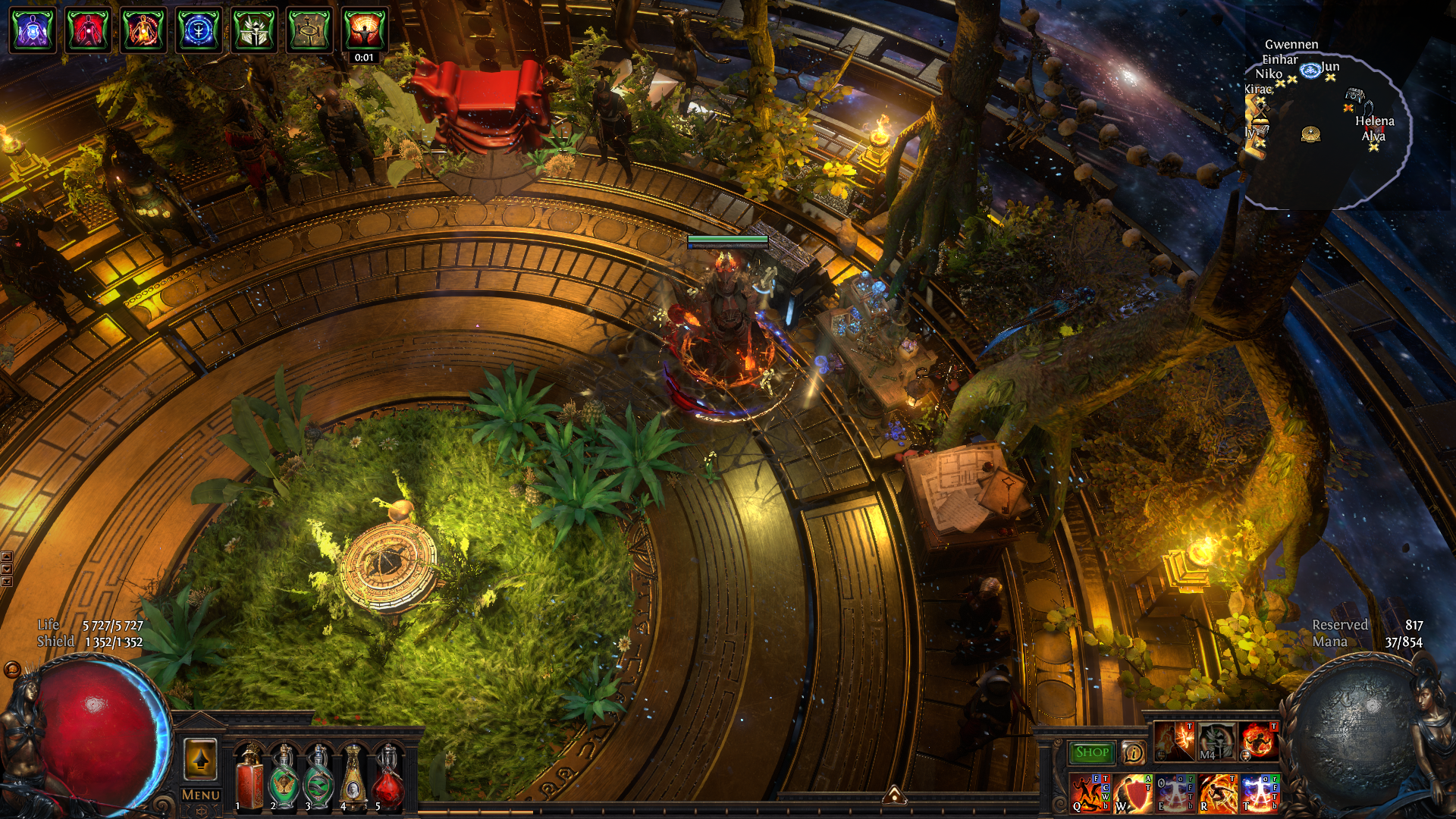Open the green Shop button
1456x819 pixels.
coord(1091,752)
